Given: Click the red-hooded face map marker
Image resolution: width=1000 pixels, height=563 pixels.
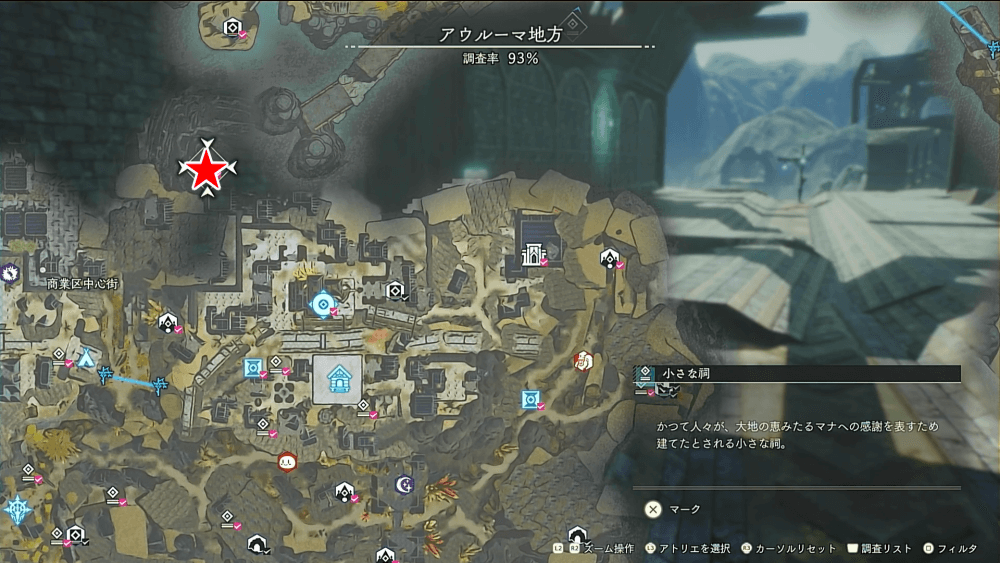Looking at the screenshot, I should pos(288,461).
